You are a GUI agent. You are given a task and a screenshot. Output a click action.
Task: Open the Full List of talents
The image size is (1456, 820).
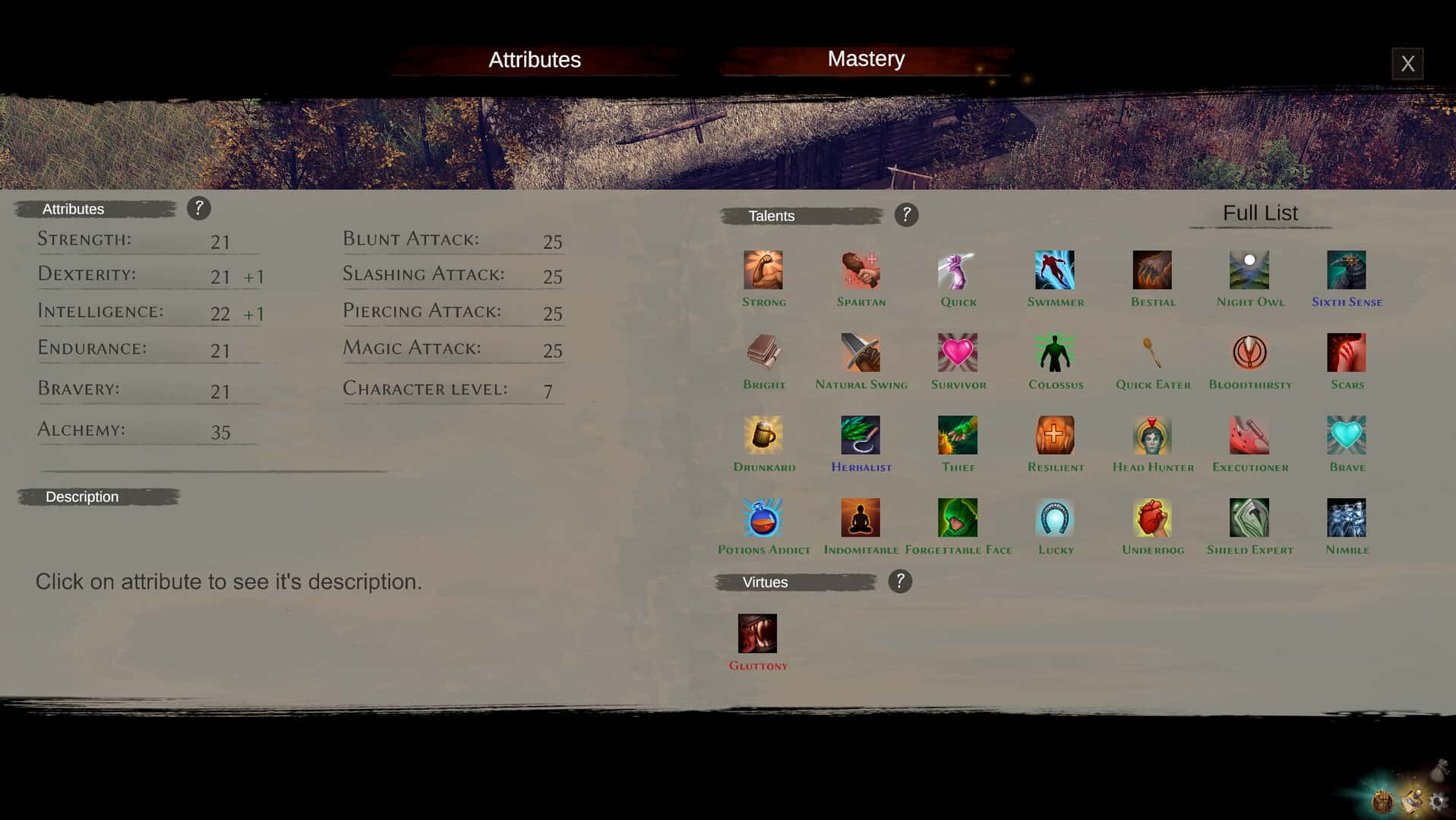pos(1259,213)
